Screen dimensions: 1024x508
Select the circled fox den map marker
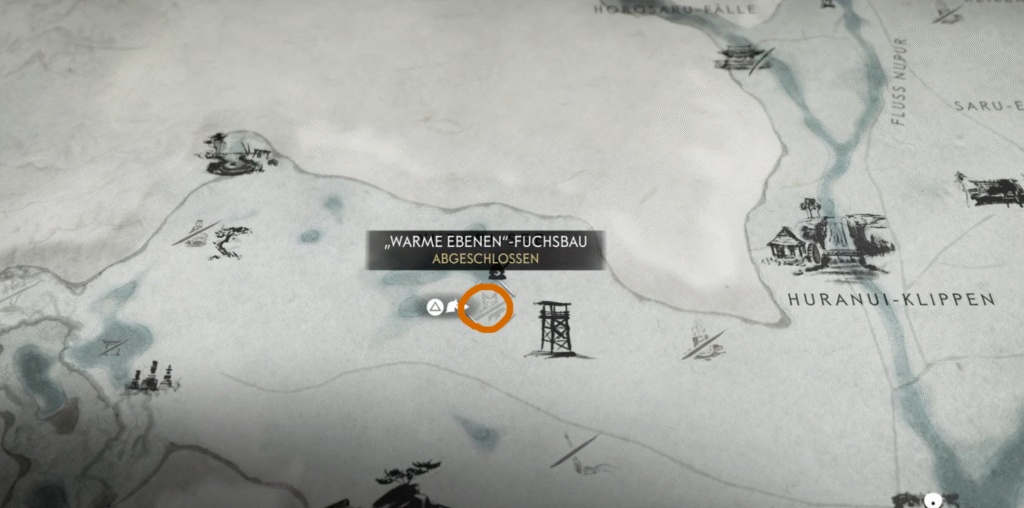click(x=486, y=306)
